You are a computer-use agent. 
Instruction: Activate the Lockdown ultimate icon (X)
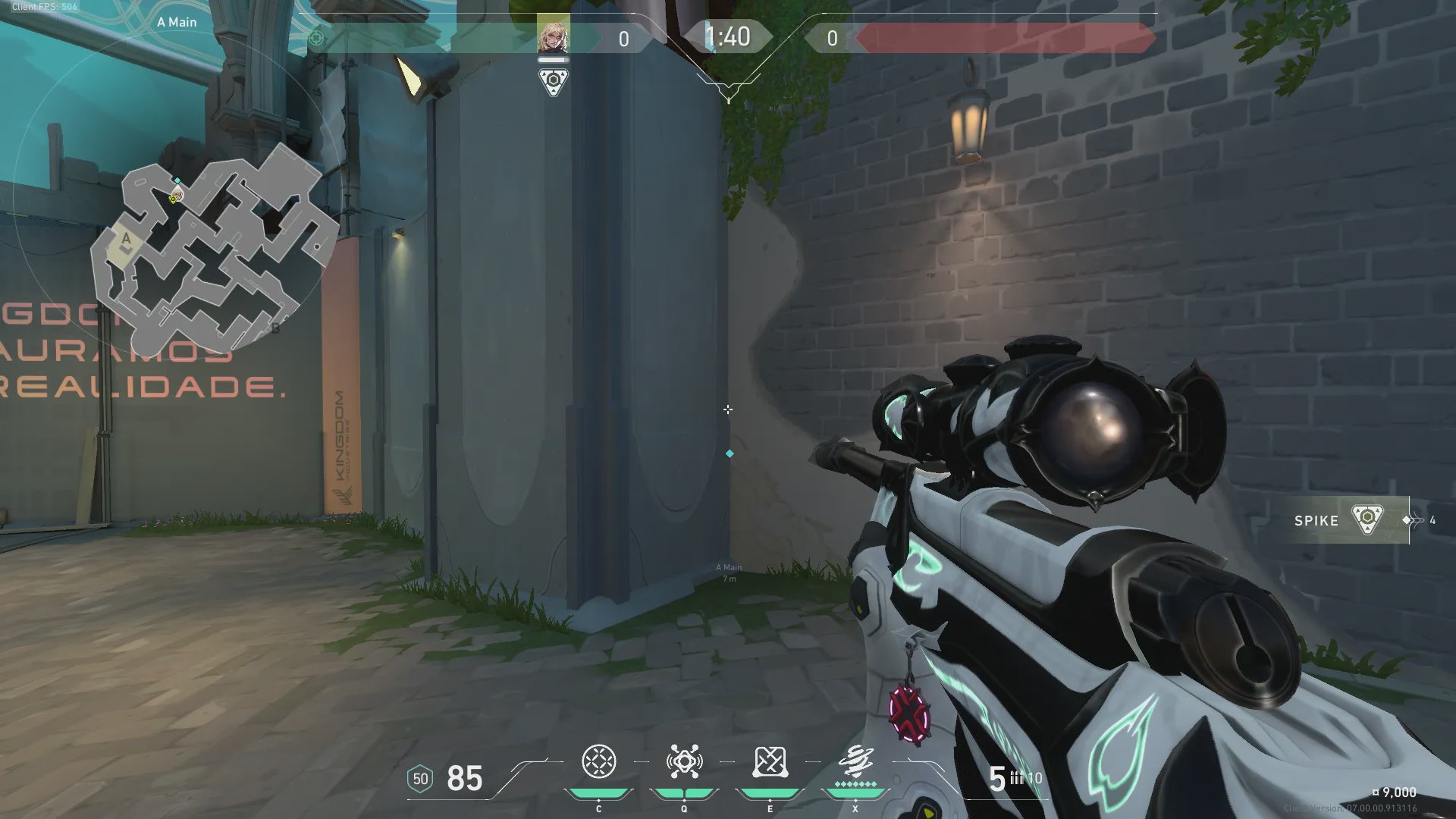(855, 762)
